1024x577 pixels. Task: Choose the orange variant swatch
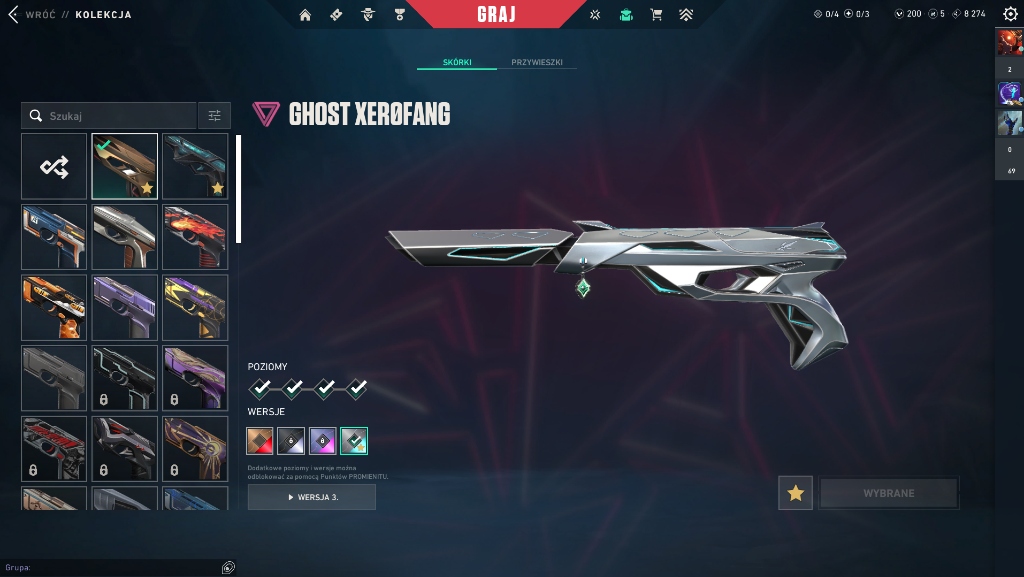[x=260, y=440]
